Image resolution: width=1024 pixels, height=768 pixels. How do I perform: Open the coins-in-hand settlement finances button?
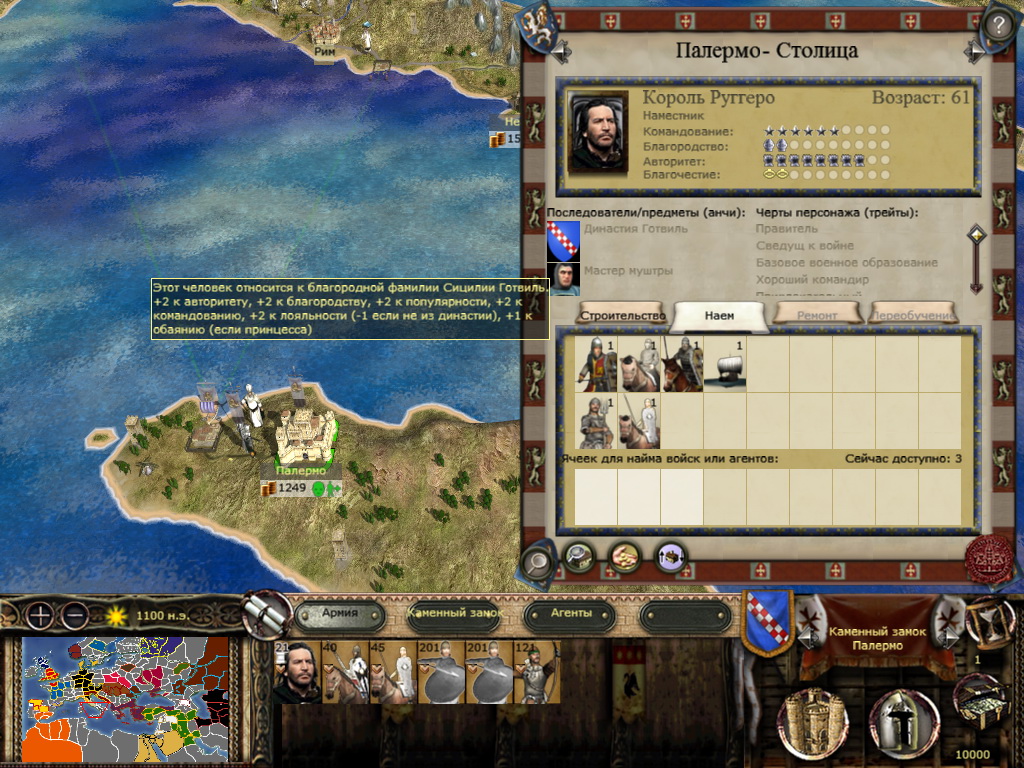point(626,555)
